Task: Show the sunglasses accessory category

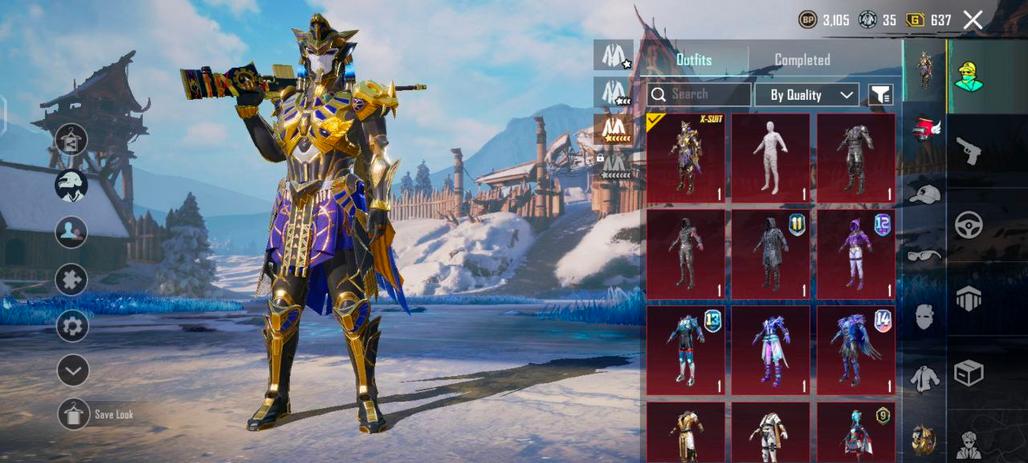Action: point(924,255)
